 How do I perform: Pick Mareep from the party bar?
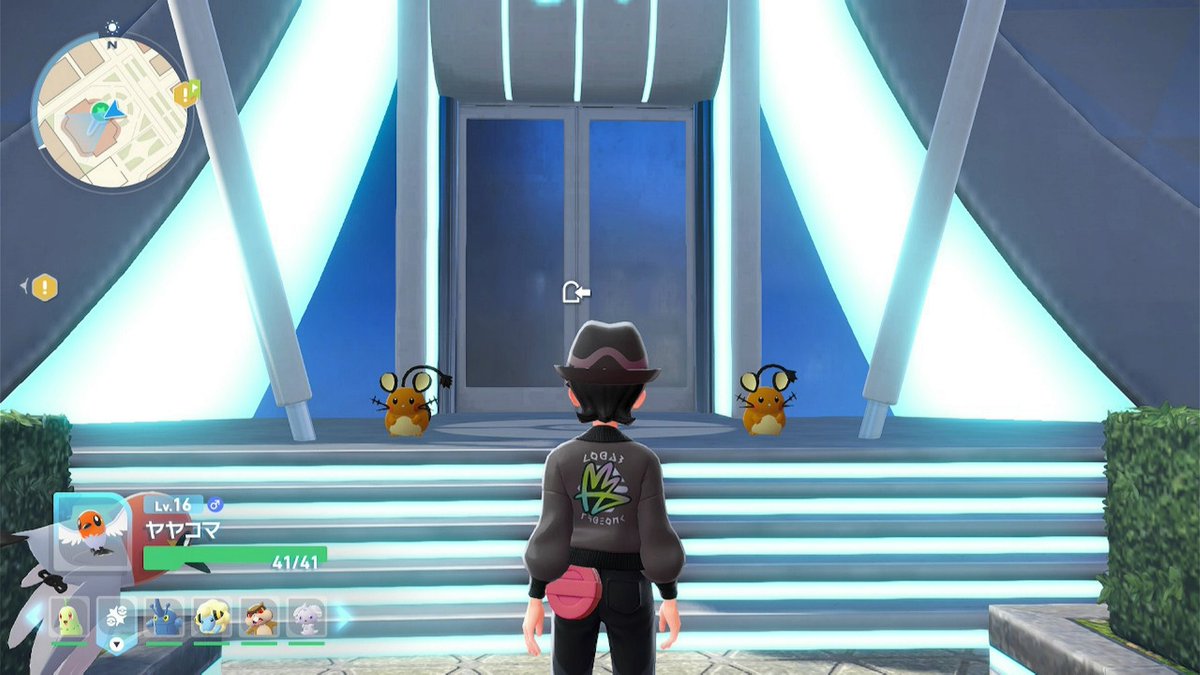coord(211,619)
